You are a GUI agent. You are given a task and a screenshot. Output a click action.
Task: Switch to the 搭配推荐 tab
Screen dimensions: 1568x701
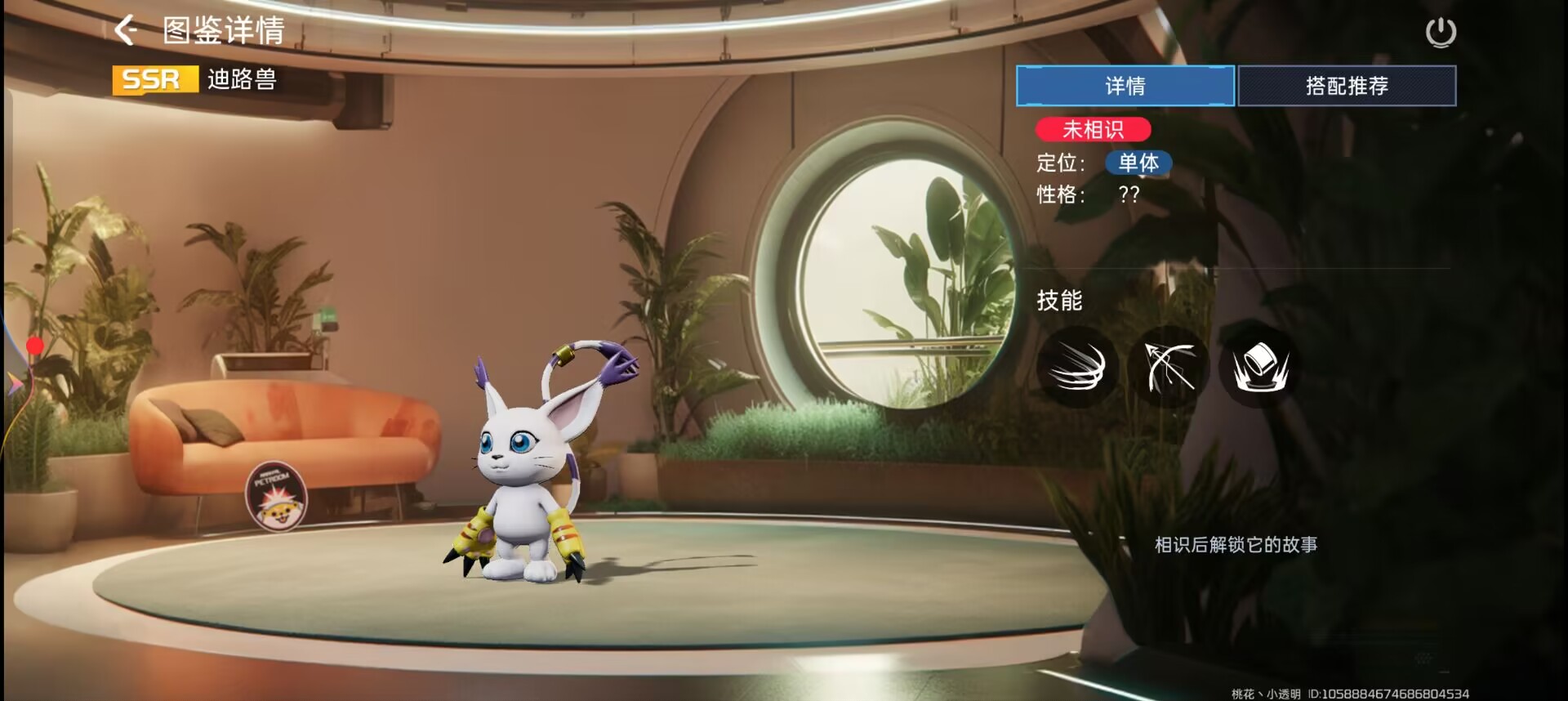pos(1347,86)
